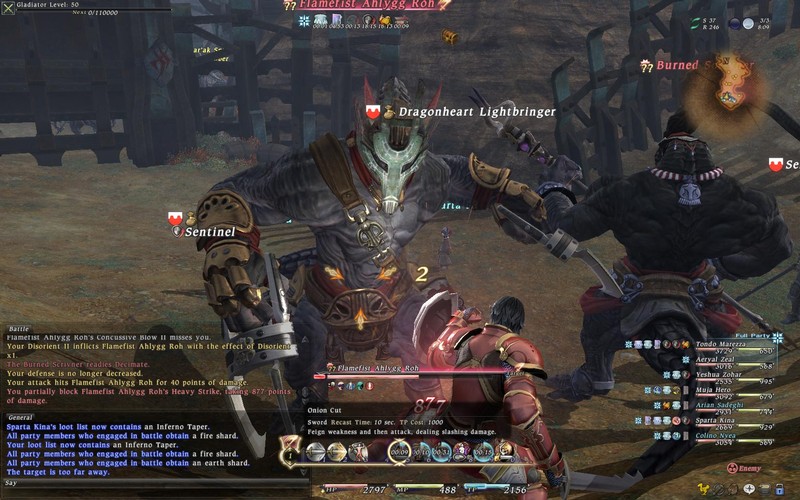This screenshot has height=500, width=800.
Task: Target party member Aeryal Zeal
Action: click(x=713, y=358)
